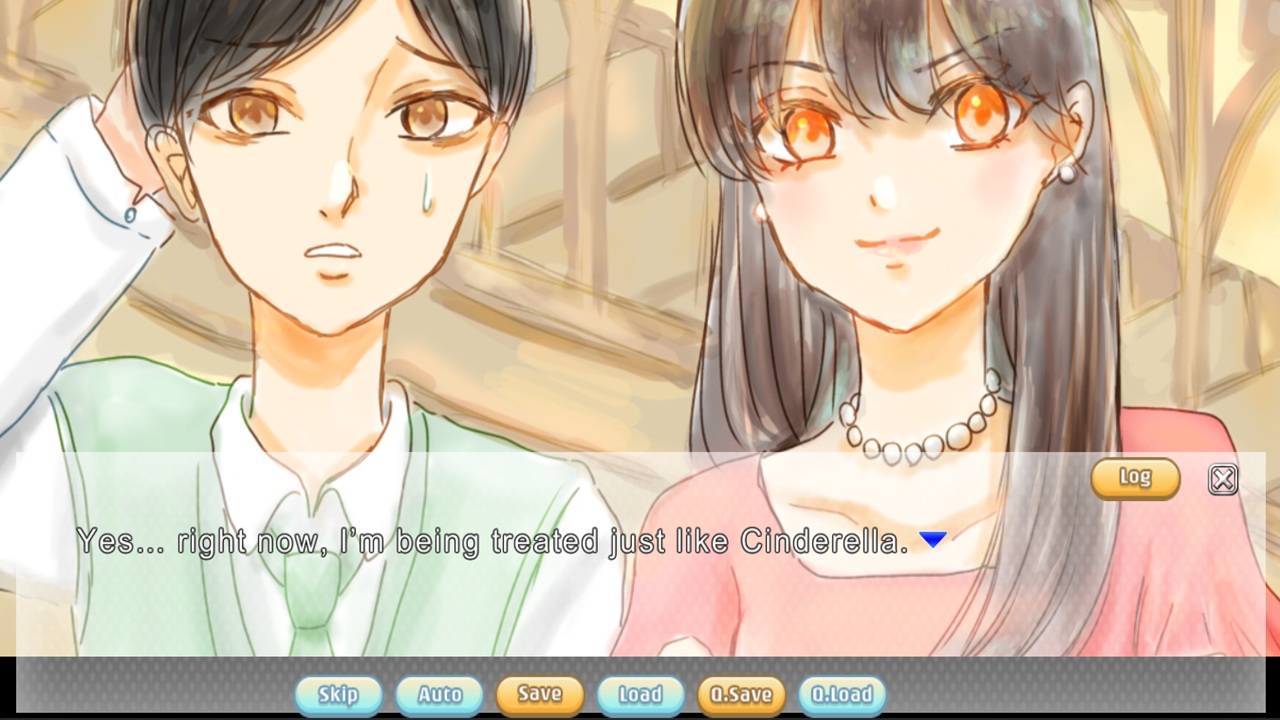Viewport: 1280px width, 720px height.
Task: Click the Skip button to fast-forward text
Action: click(338, 694)
